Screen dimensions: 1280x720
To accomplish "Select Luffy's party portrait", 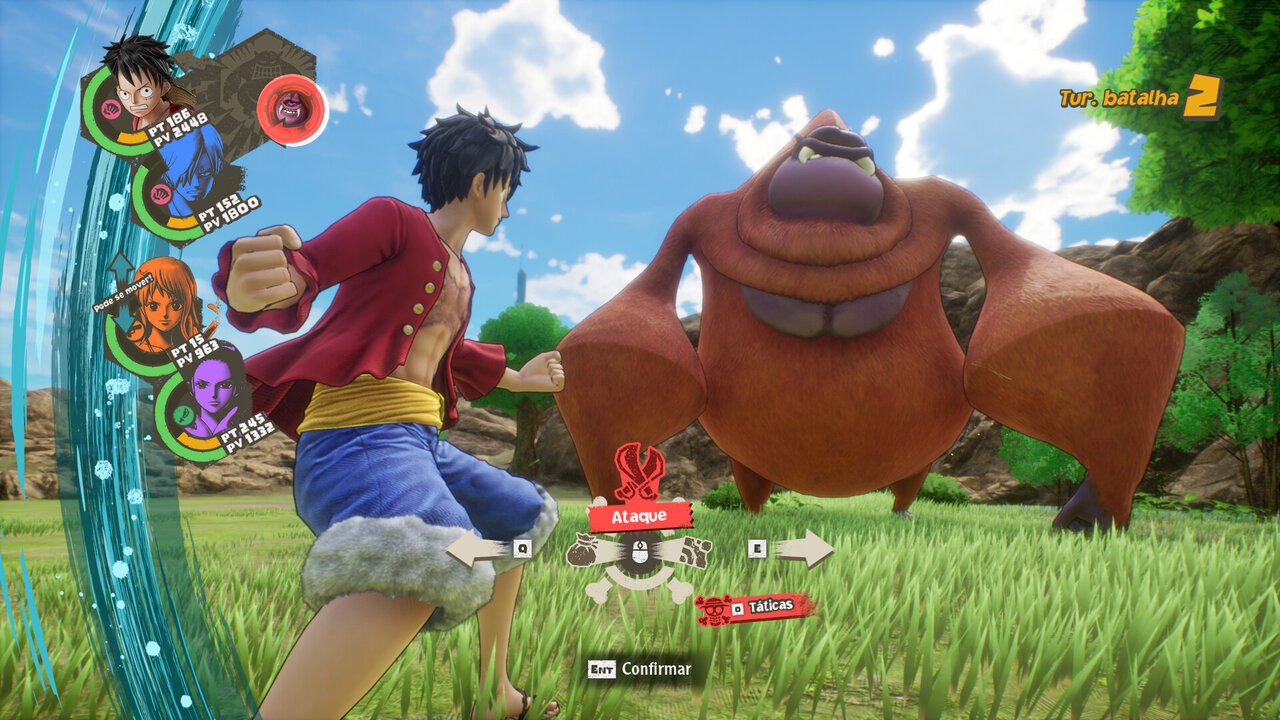I will pos(140,78).
